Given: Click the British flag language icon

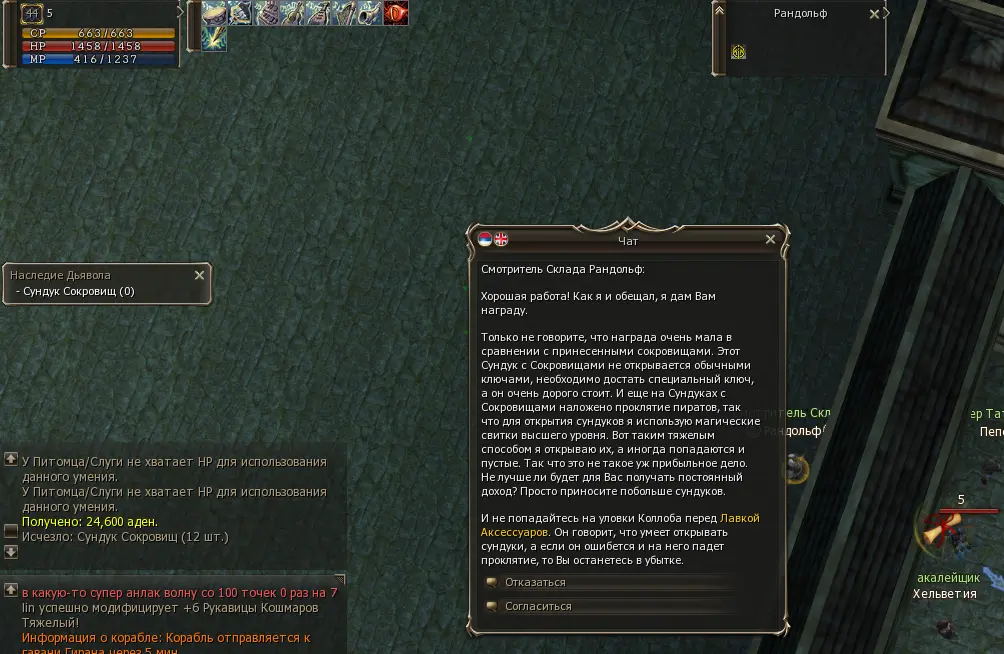Looking at the screenshot, I should pyautogui.click(x=501, y=239).
